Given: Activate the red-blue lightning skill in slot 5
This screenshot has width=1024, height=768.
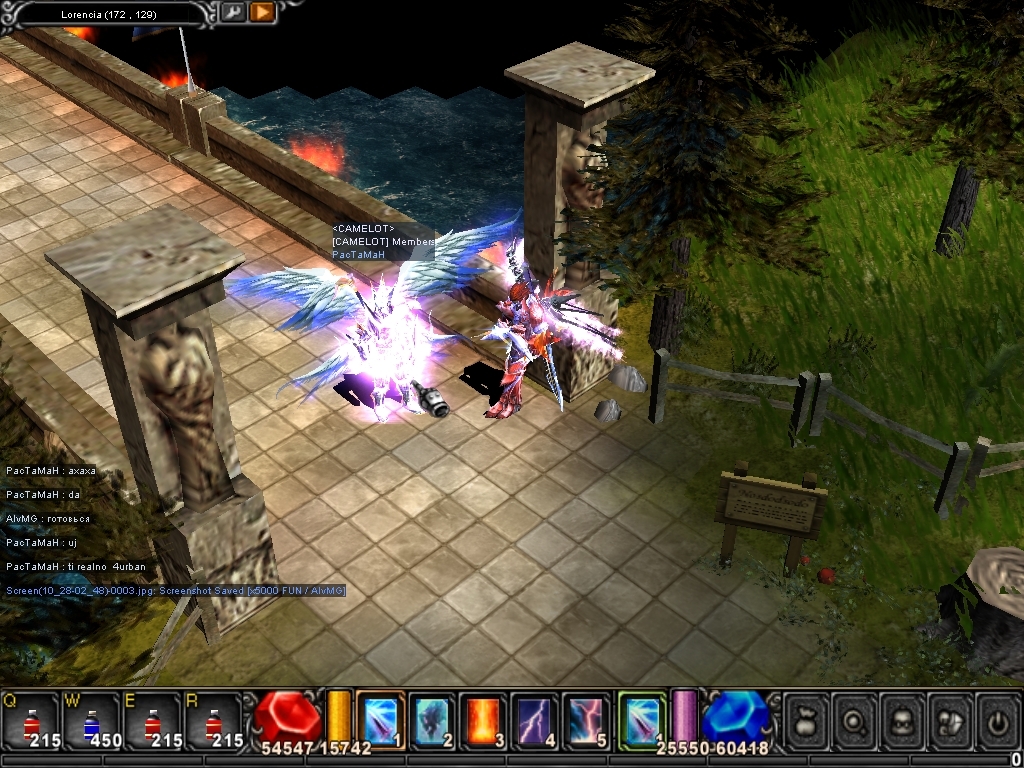Looking at the screenshot, I should [x=586, y=720].
